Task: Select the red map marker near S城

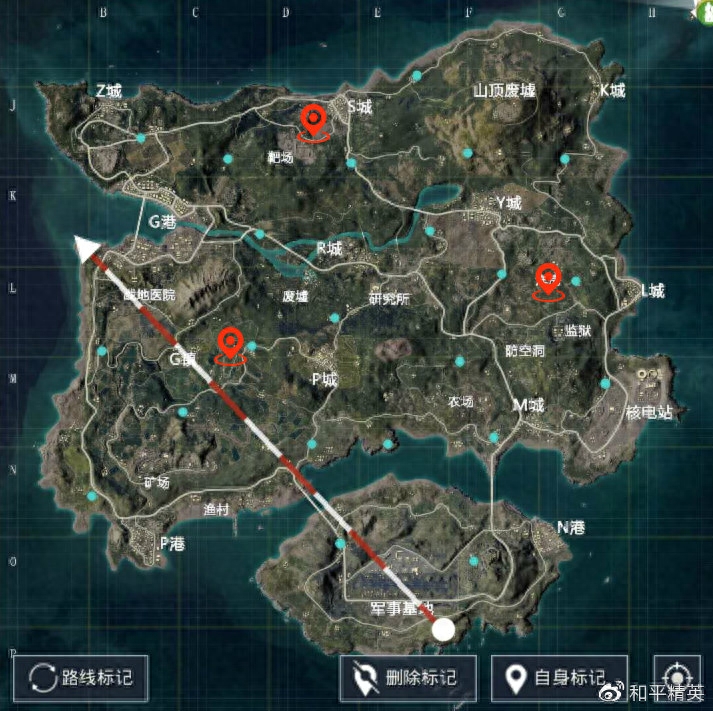Action: [315, 123]
